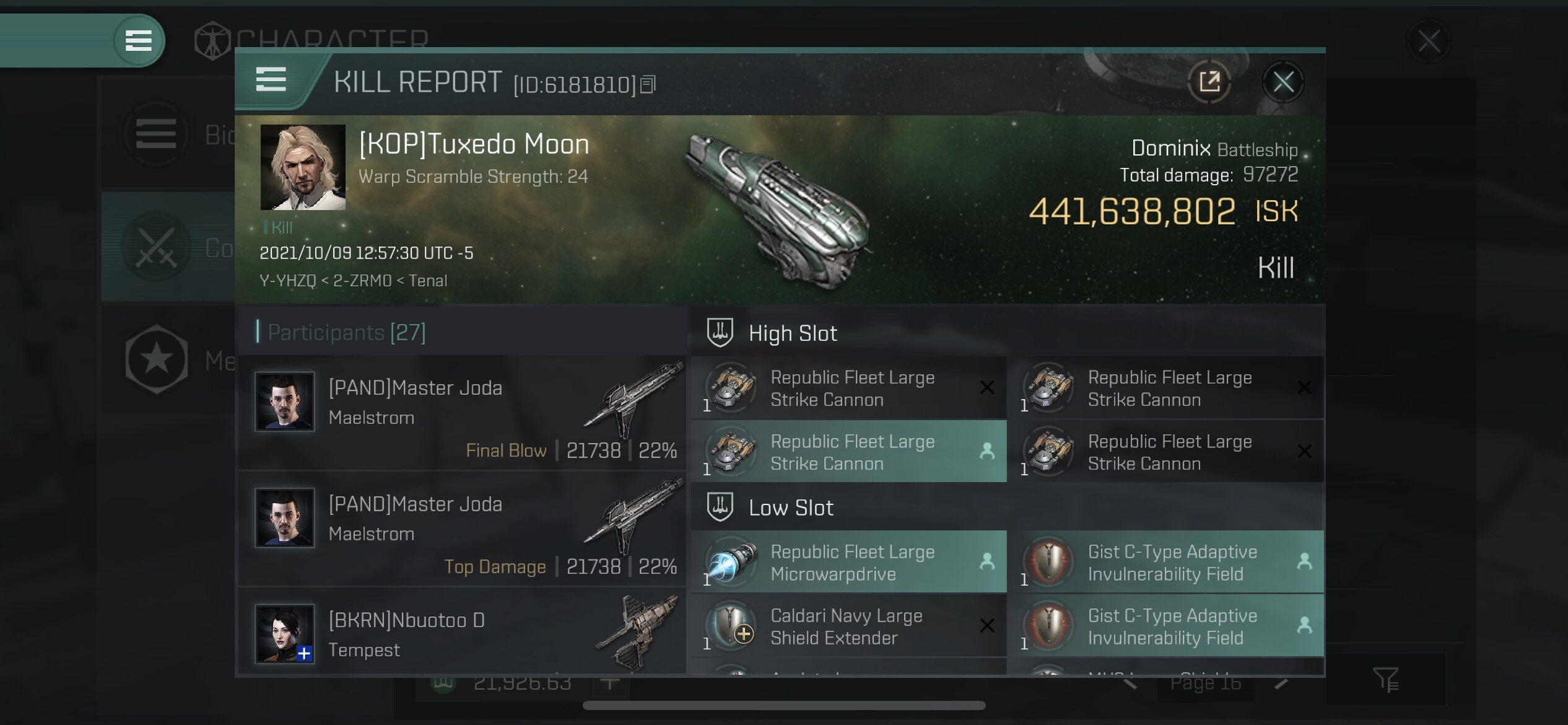Share the kill report via export button
1568x725 pixels.
tap(1209, 82)
